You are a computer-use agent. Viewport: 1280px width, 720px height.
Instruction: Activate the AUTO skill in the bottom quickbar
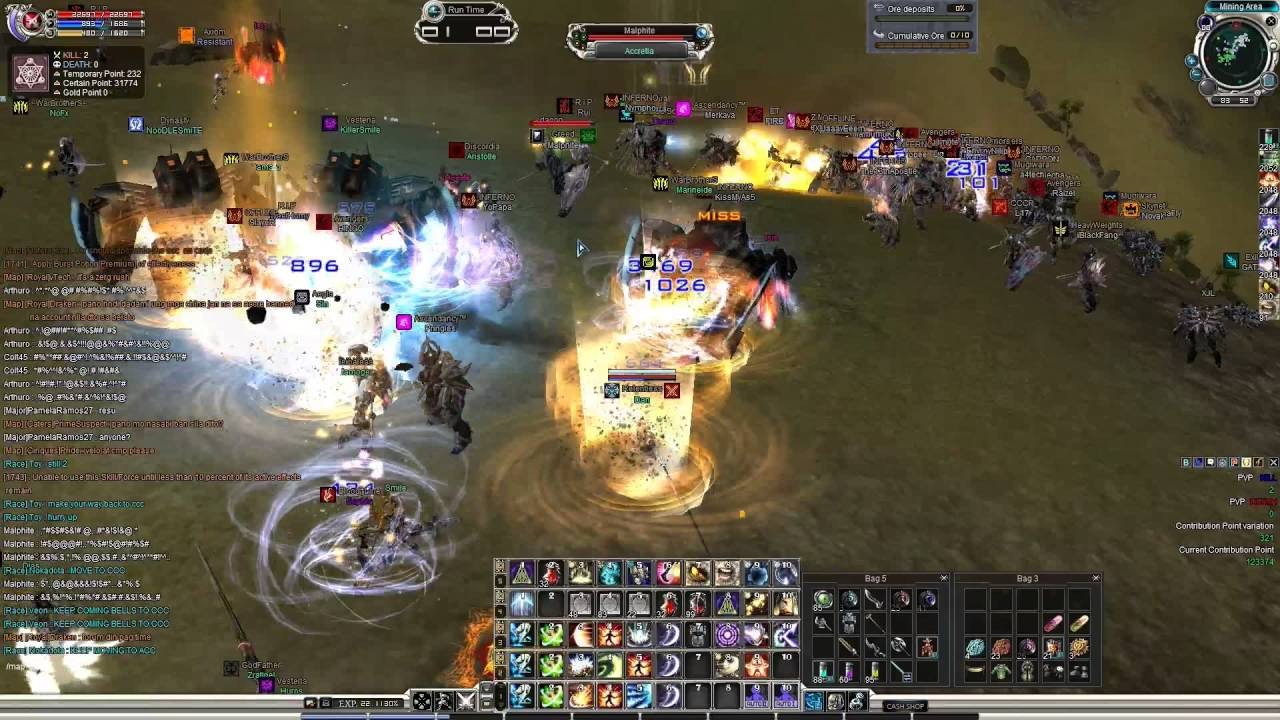click(x=755, y=696)
